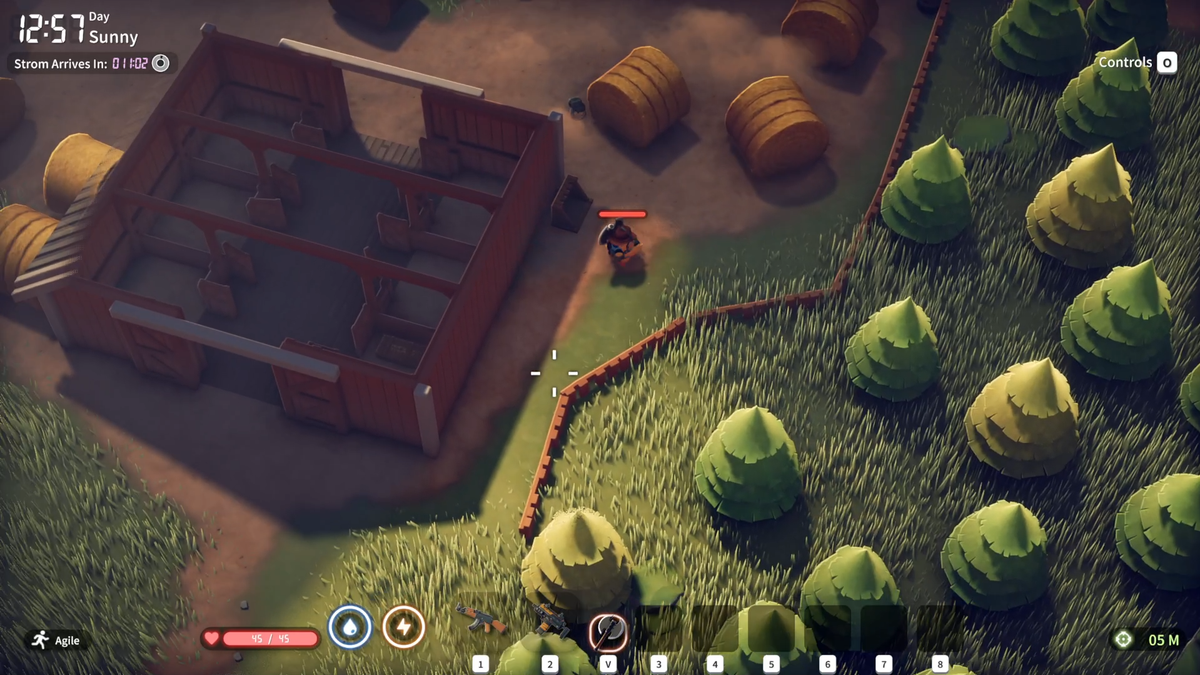Screen dimensions: 1200x675
Task: Click the lightning bolt energy icon
Action: tap(404, 627)
